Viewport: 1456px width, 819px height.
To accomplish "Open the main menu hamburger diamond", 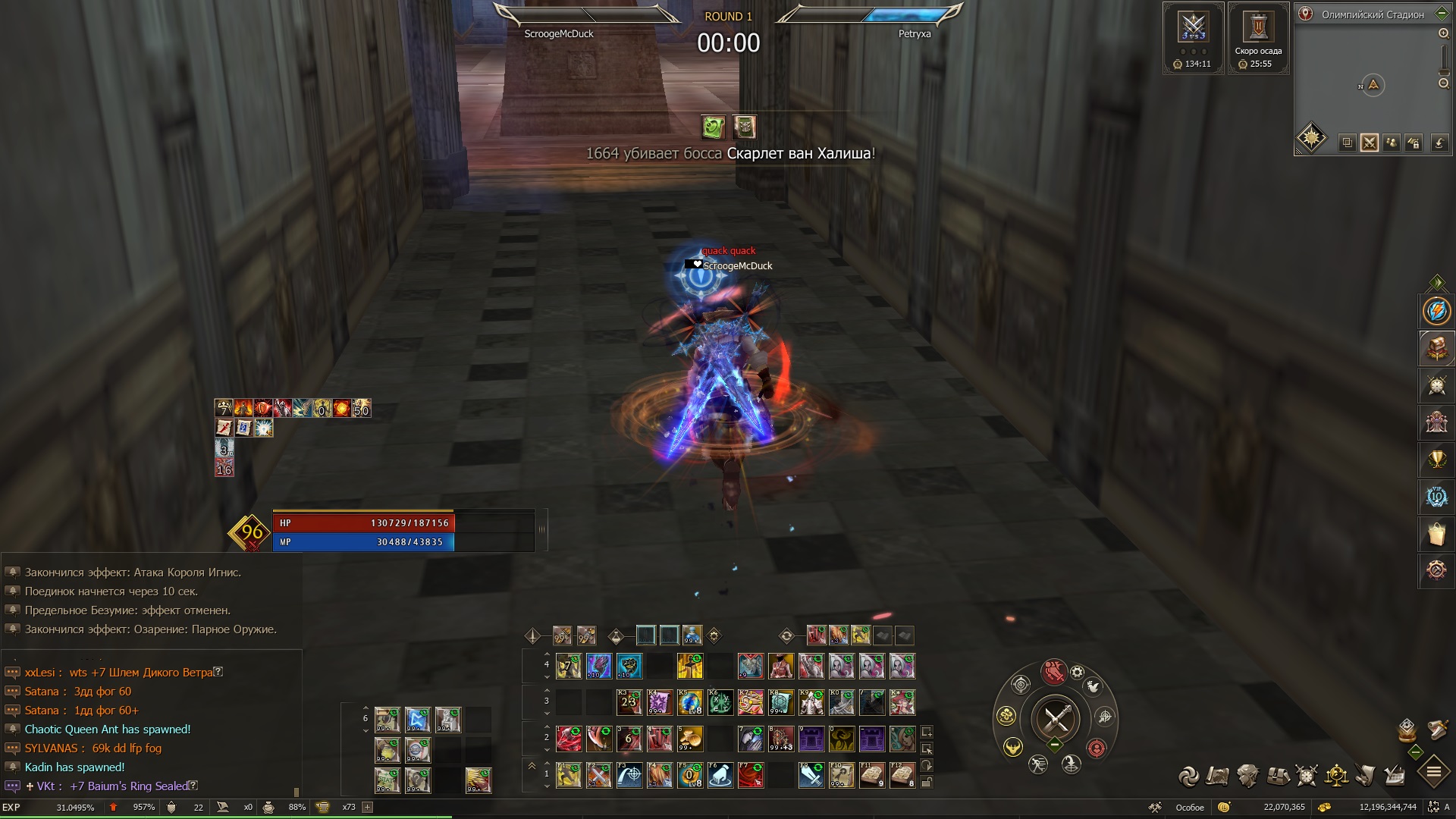I will coord(1433,773).
